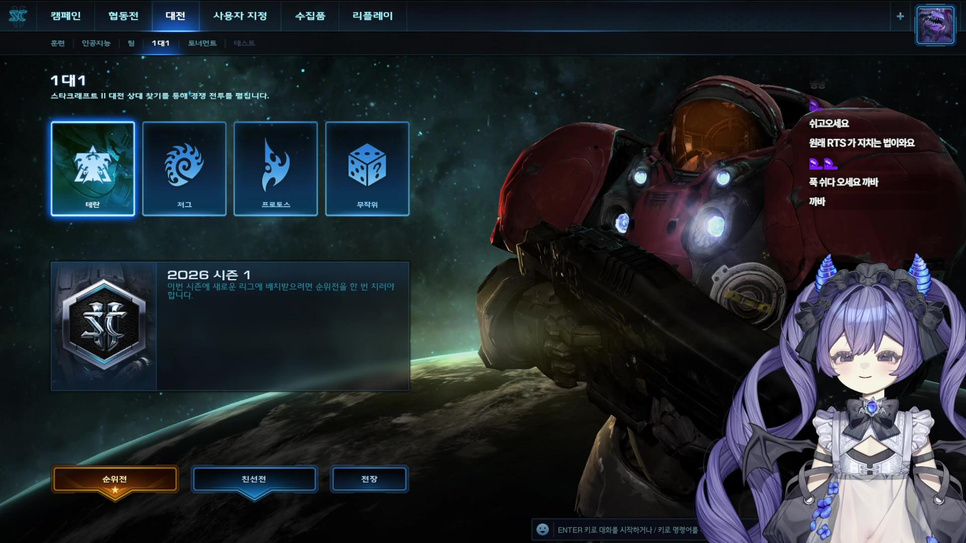
Task: Open the 전장 (Maps) button
Action: 369,480
